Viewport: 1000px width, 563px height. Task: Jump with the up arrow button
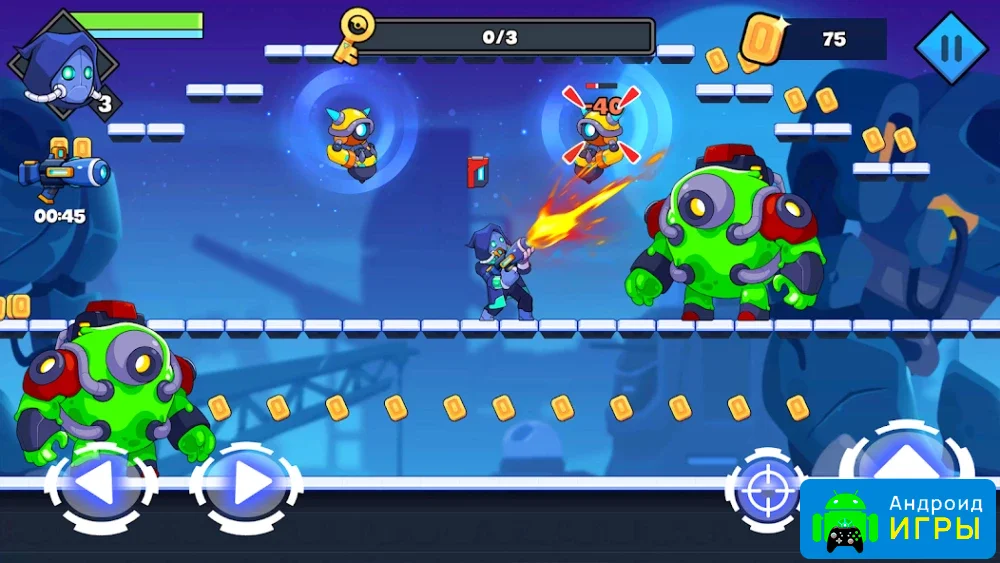click(906, 460)
